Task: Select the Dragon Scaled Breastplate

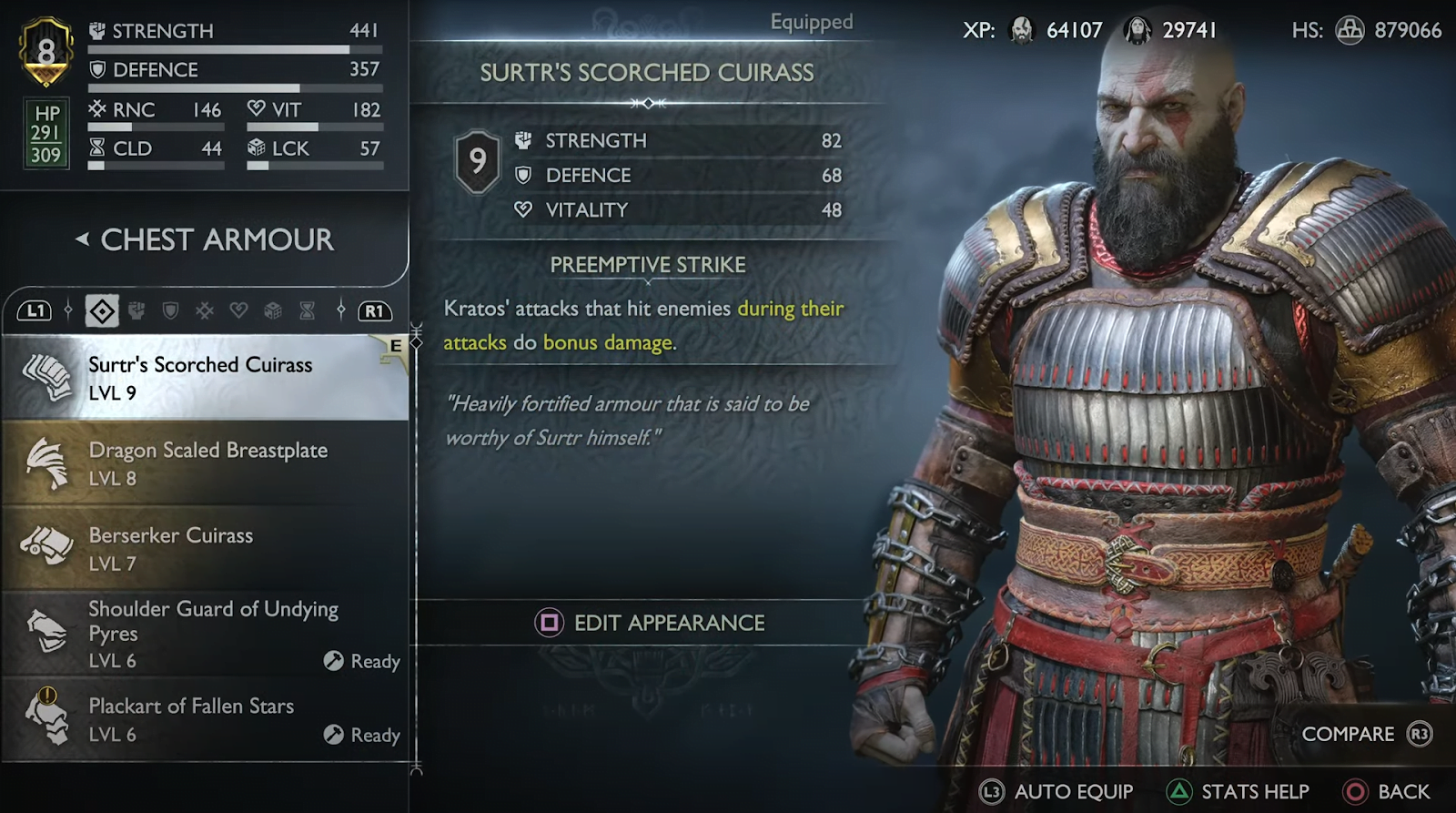Action: coord(207,462)
